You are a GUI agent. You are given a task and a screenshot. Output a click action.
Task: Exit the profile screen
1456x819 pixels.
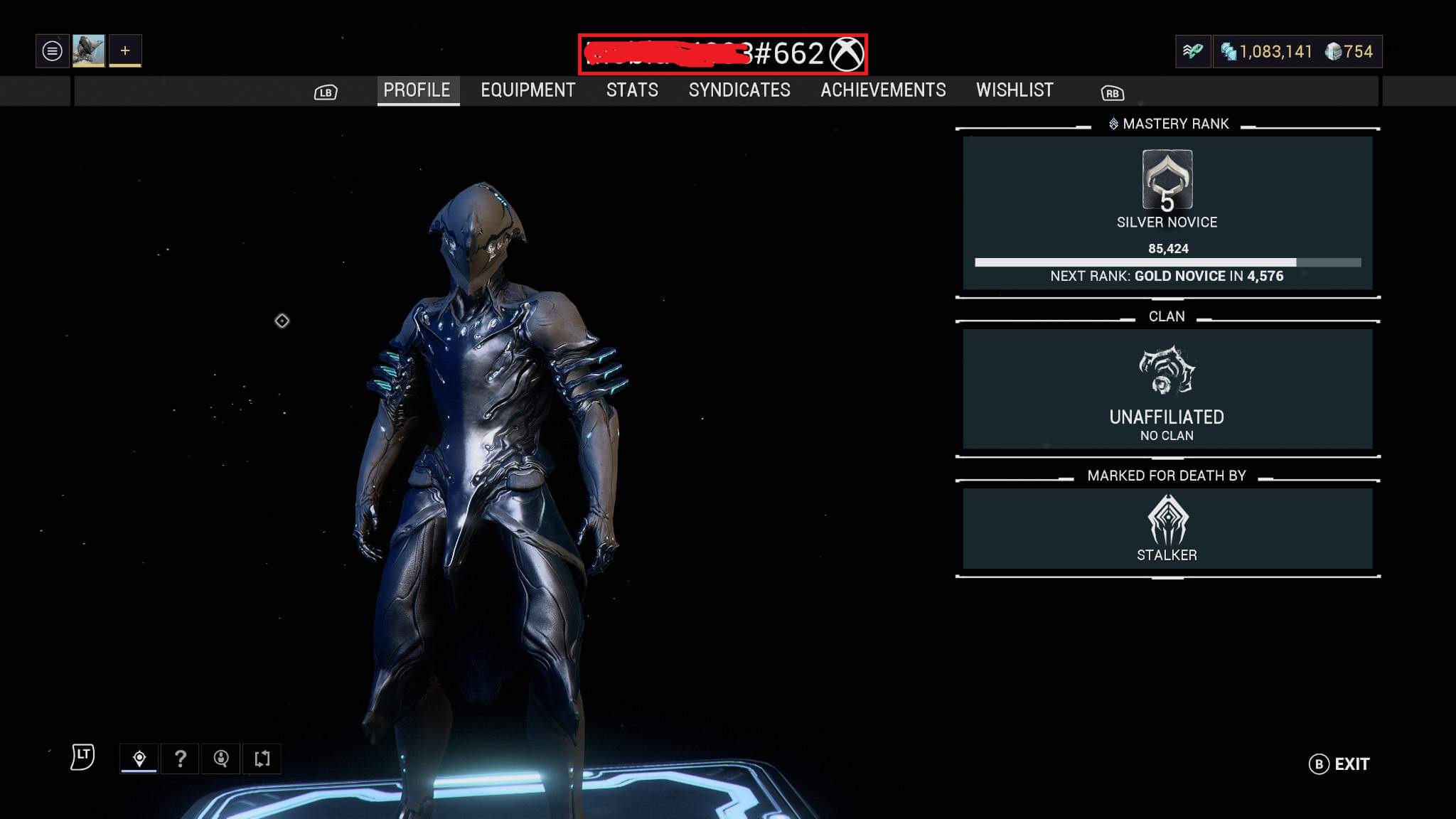pyautogui.click(x=1339, y=764)
